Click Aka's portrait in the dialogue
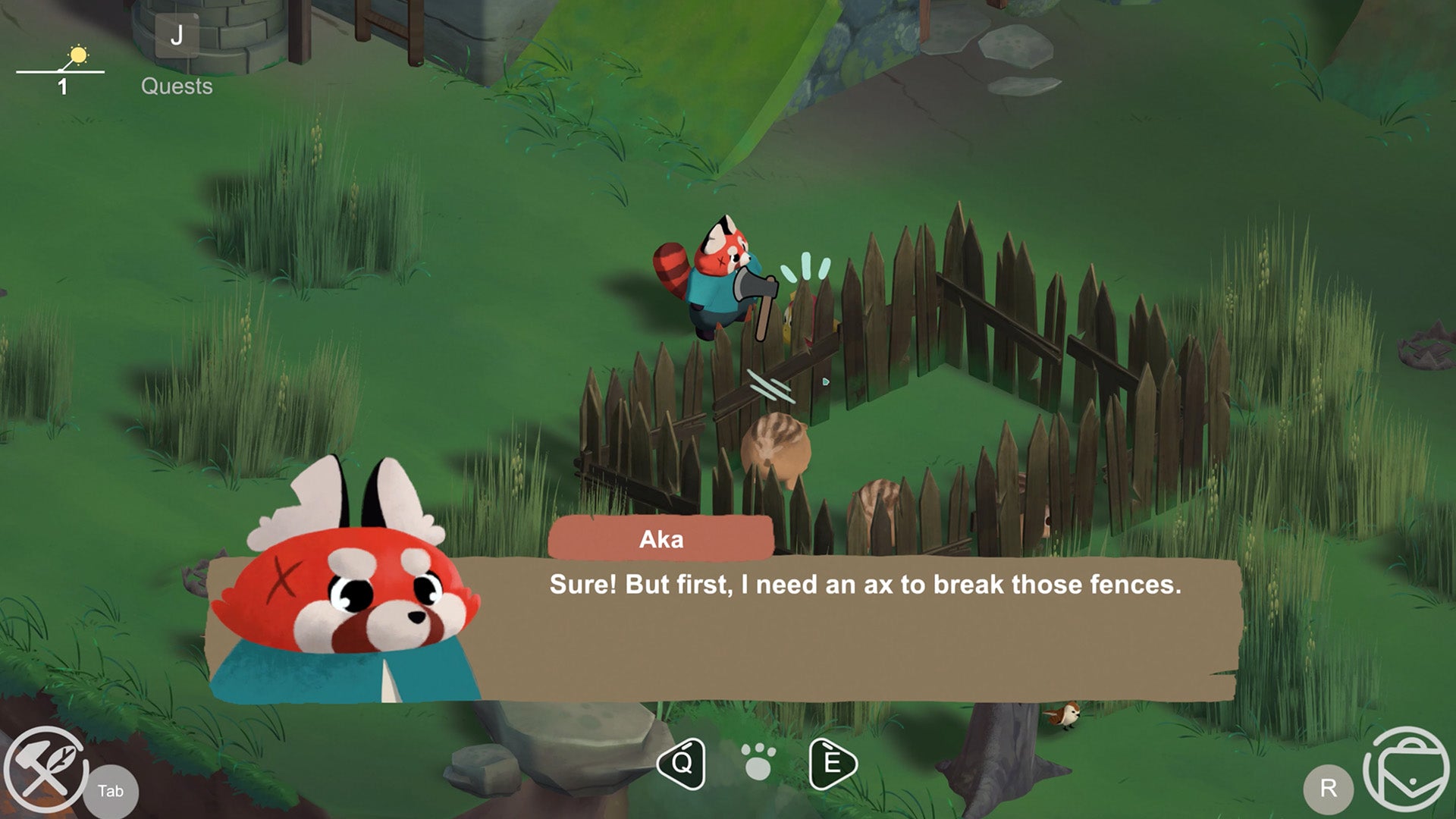This screenshot has width=1456, height=819. 349,599
